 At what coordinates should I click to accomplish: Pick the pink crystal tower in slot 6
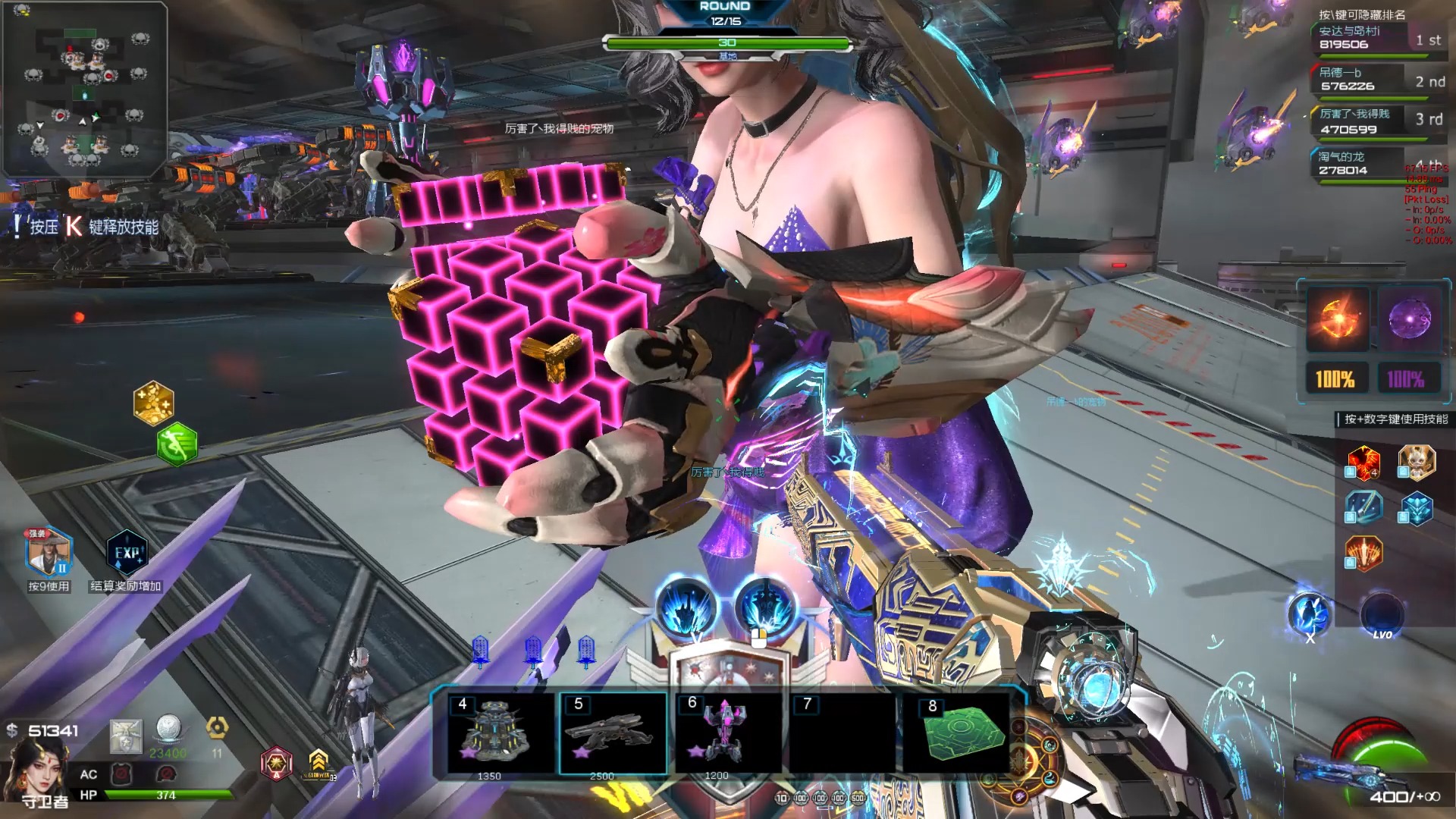(x=726, y=733)
